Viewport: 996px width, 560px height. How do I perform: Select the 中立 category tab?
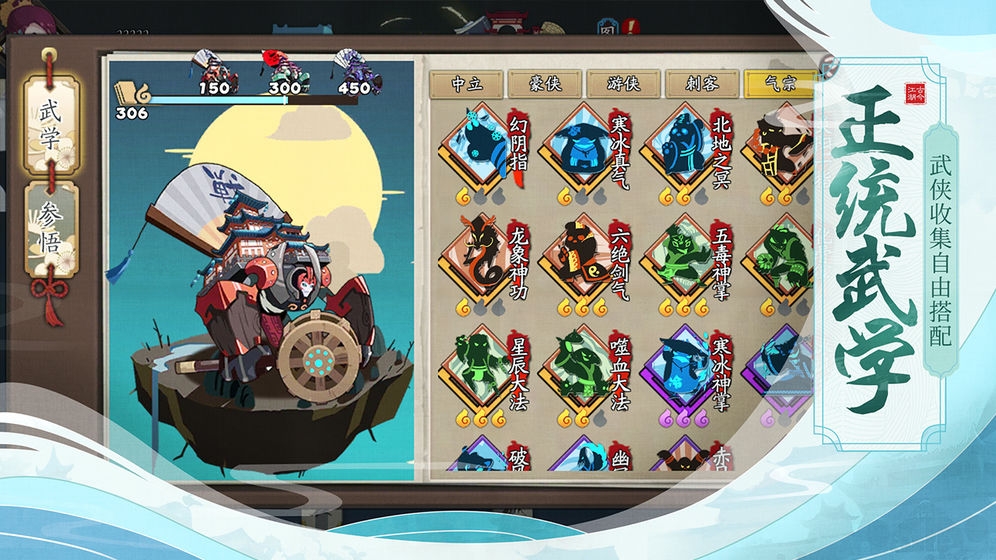[465, 84]
